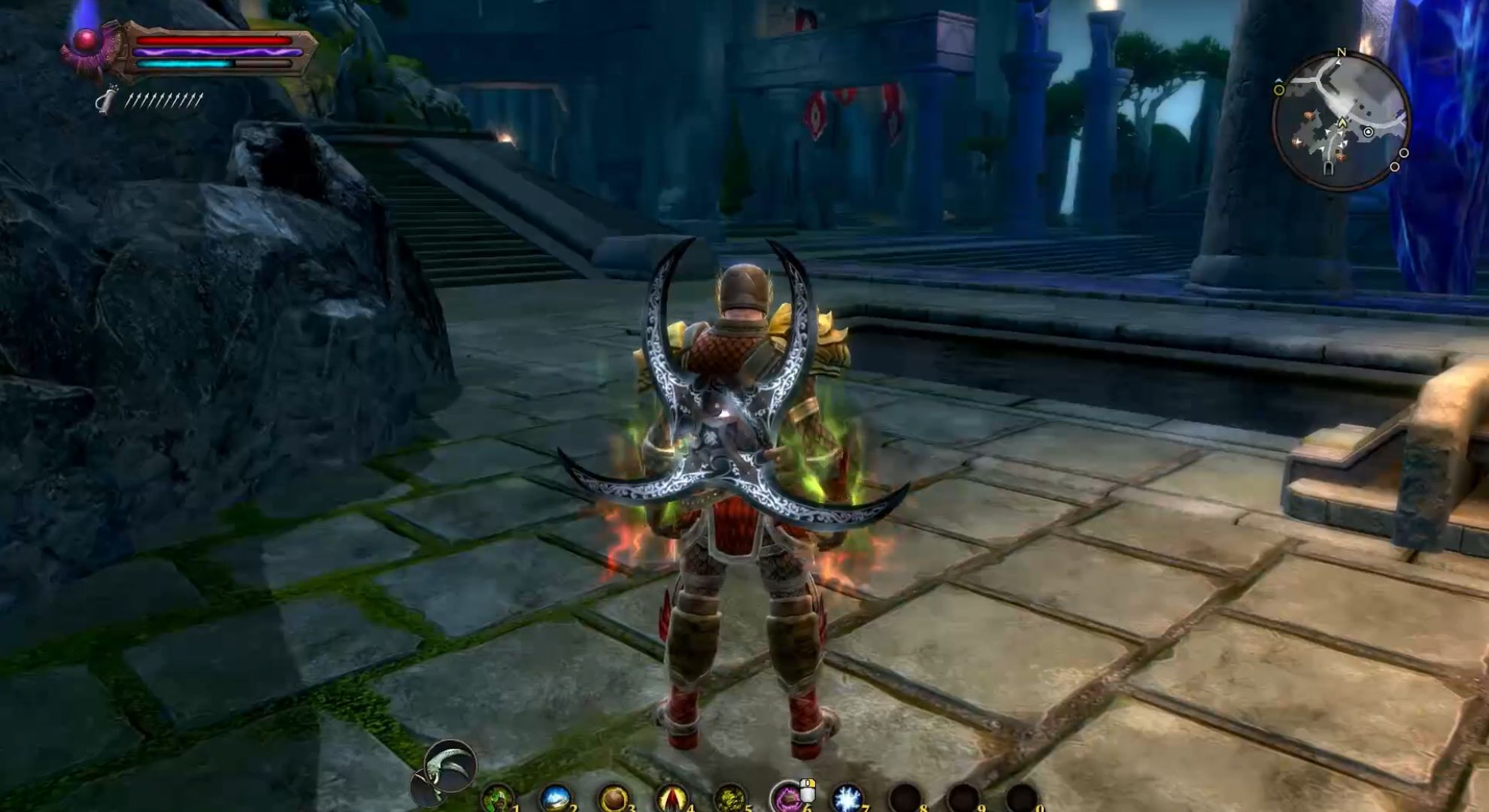This screenshot has height=812, width=1489.
Task: Activate the red spike ability in slot 4
Action: (672, 798)
